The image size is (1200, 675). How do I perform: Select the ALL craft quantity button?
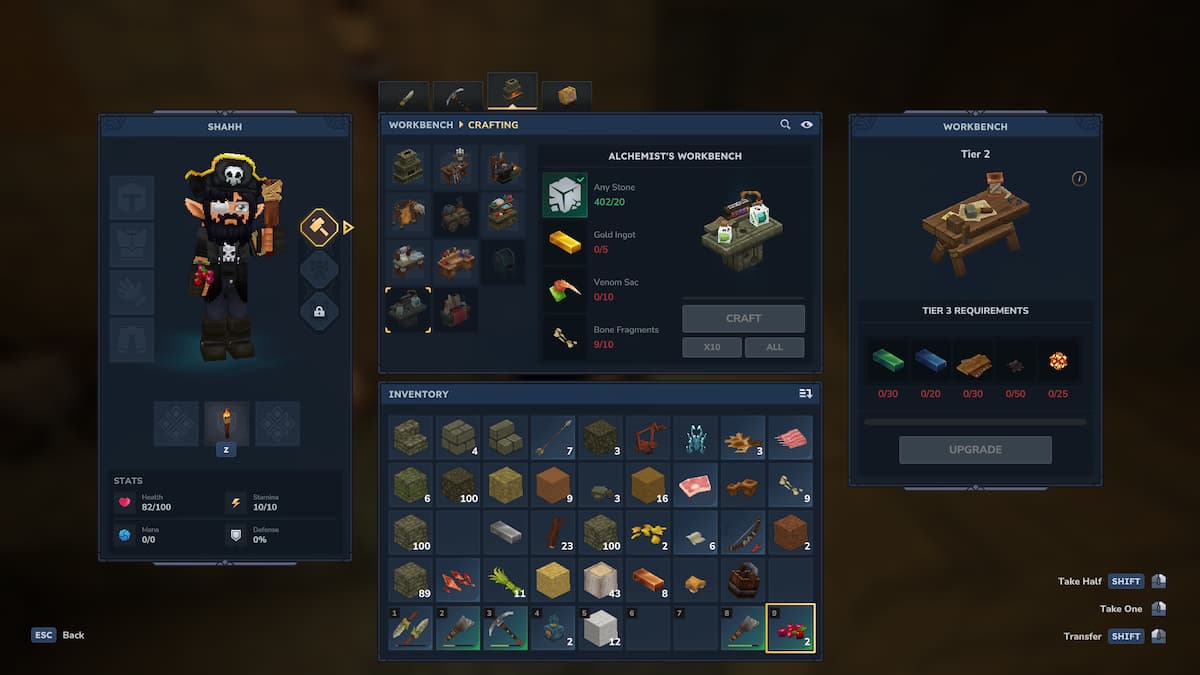(x=774, y=347)
